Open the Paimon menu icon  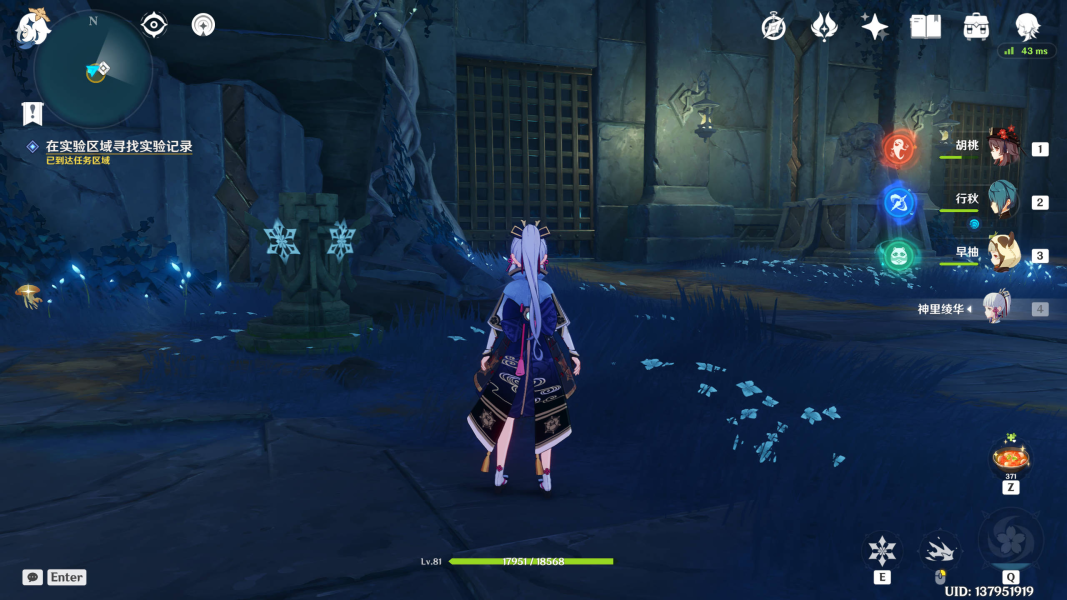point(32,29)
